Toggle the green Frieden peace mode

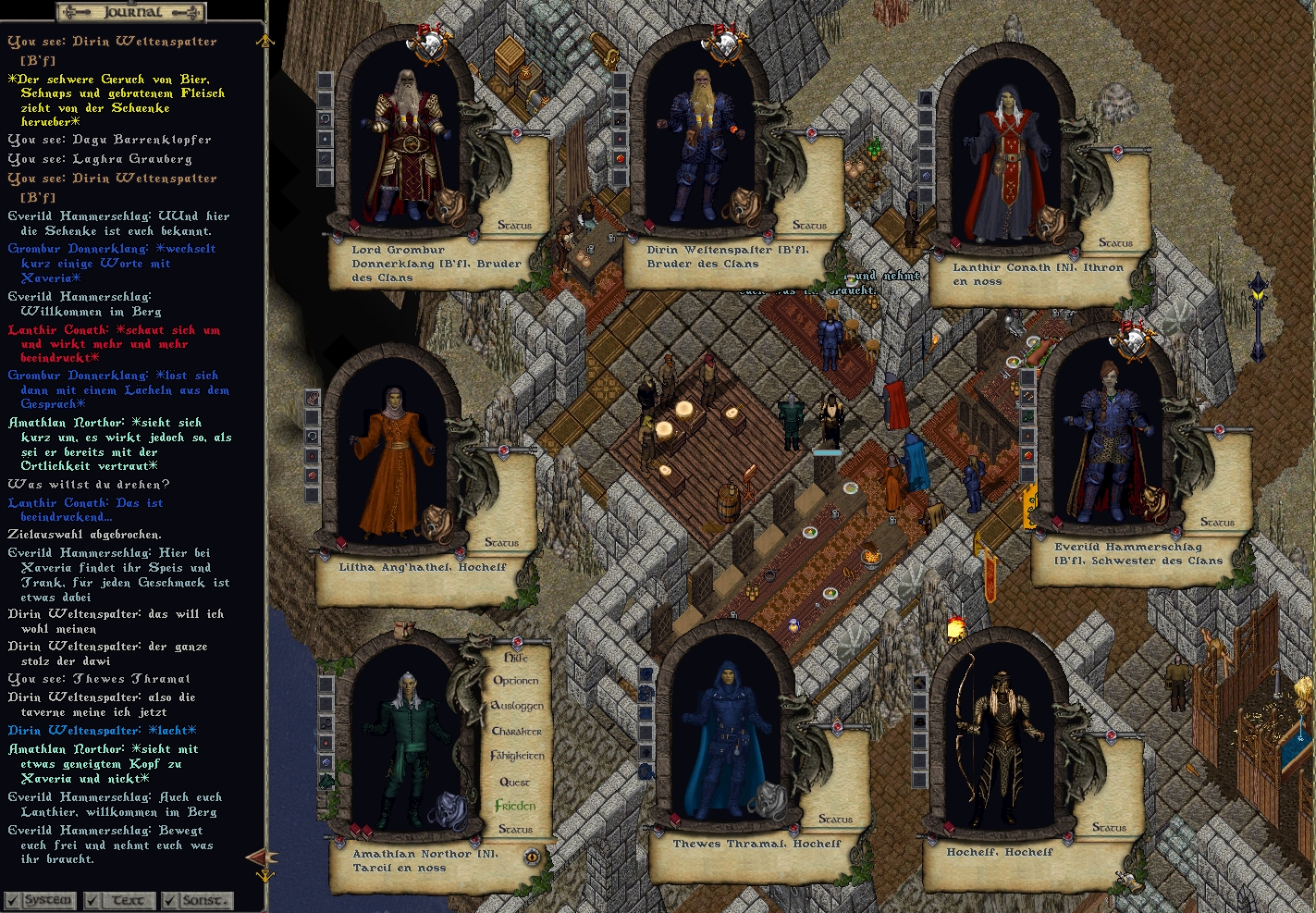[x=515, y=806]
